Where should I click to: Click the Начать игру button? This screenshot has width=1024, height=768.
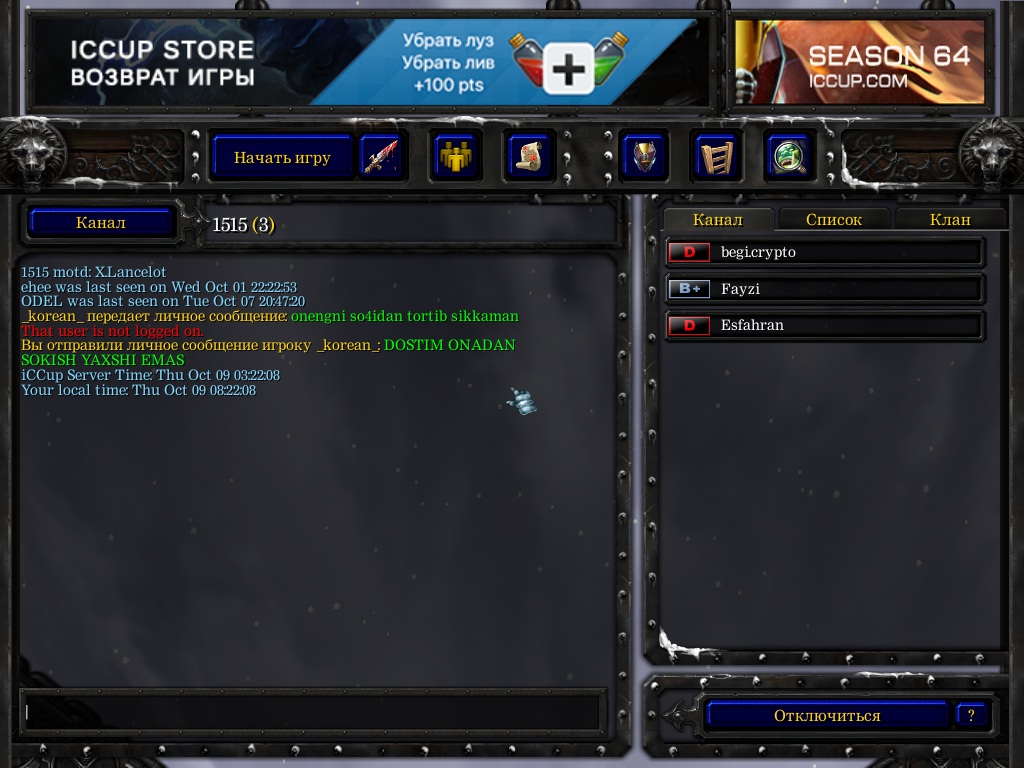pyautogui.click(x=282, y=157)
